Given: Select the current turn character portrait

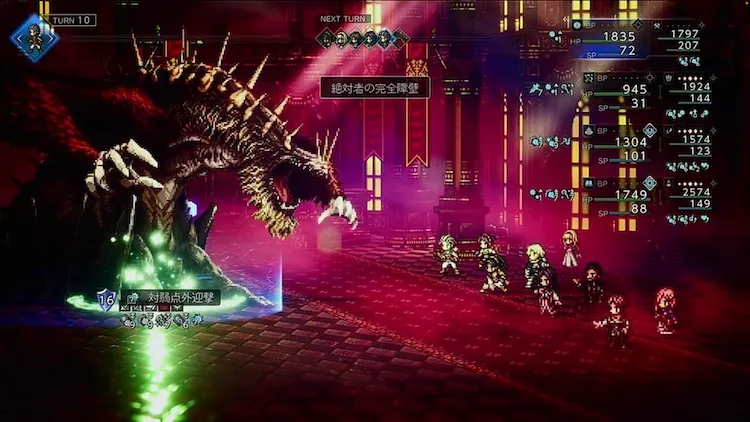Looking at the screenshot, I should coord(34,38).
